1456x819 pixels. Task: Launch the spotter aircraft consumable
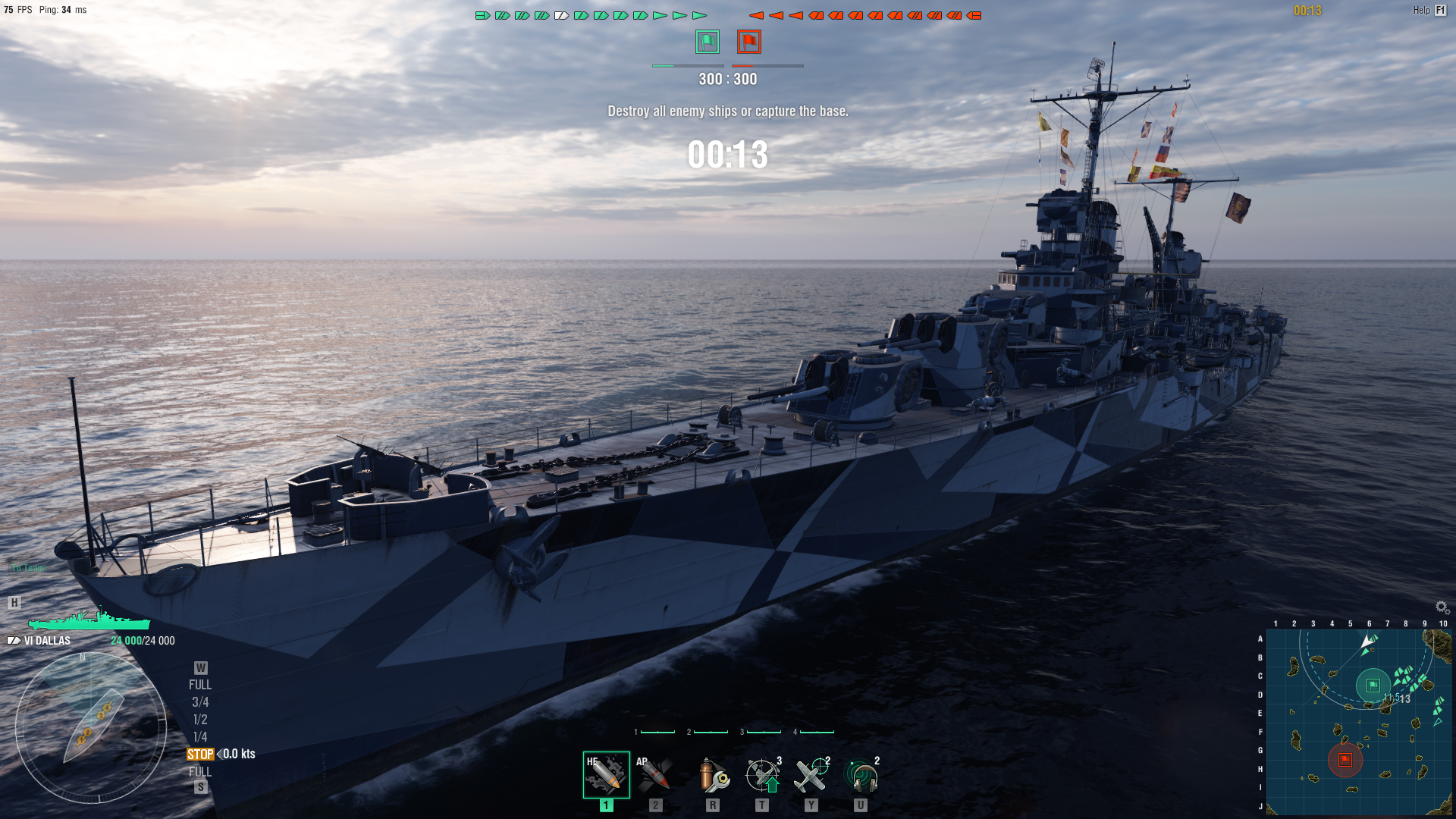(x=811, y=775)
